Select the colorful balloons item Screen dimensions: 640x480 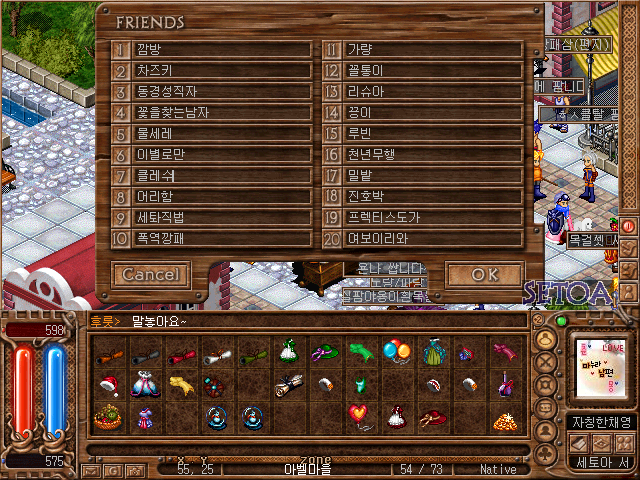coord(396,351)
